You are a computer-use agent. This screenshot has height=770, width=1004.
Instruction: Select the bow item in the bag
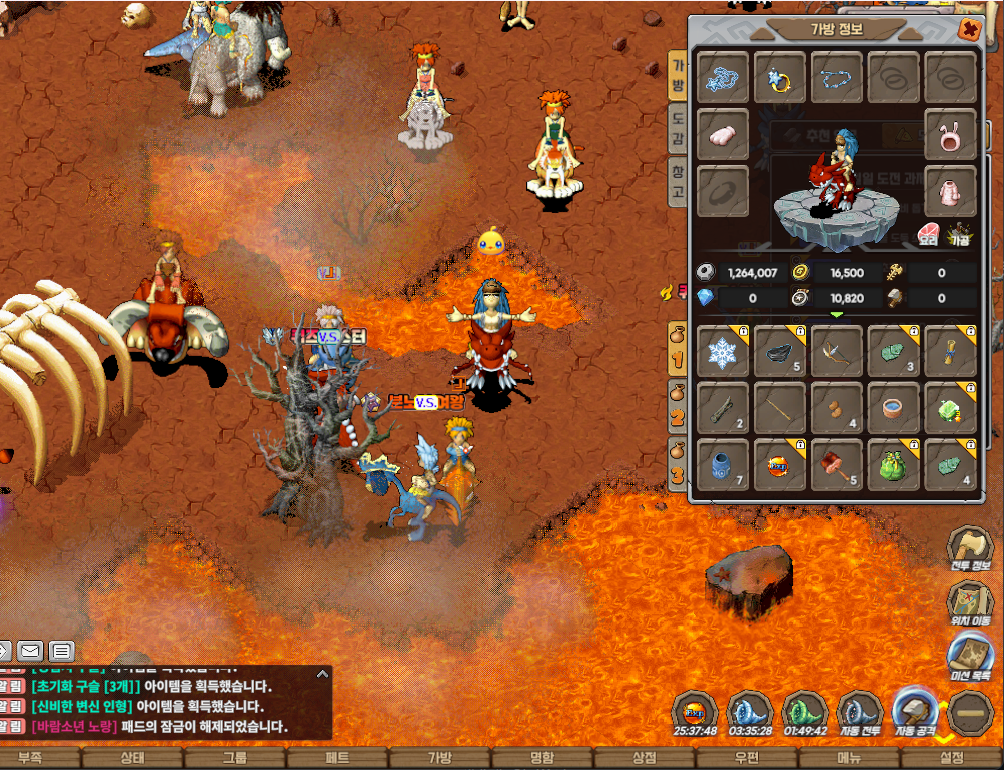836,351
